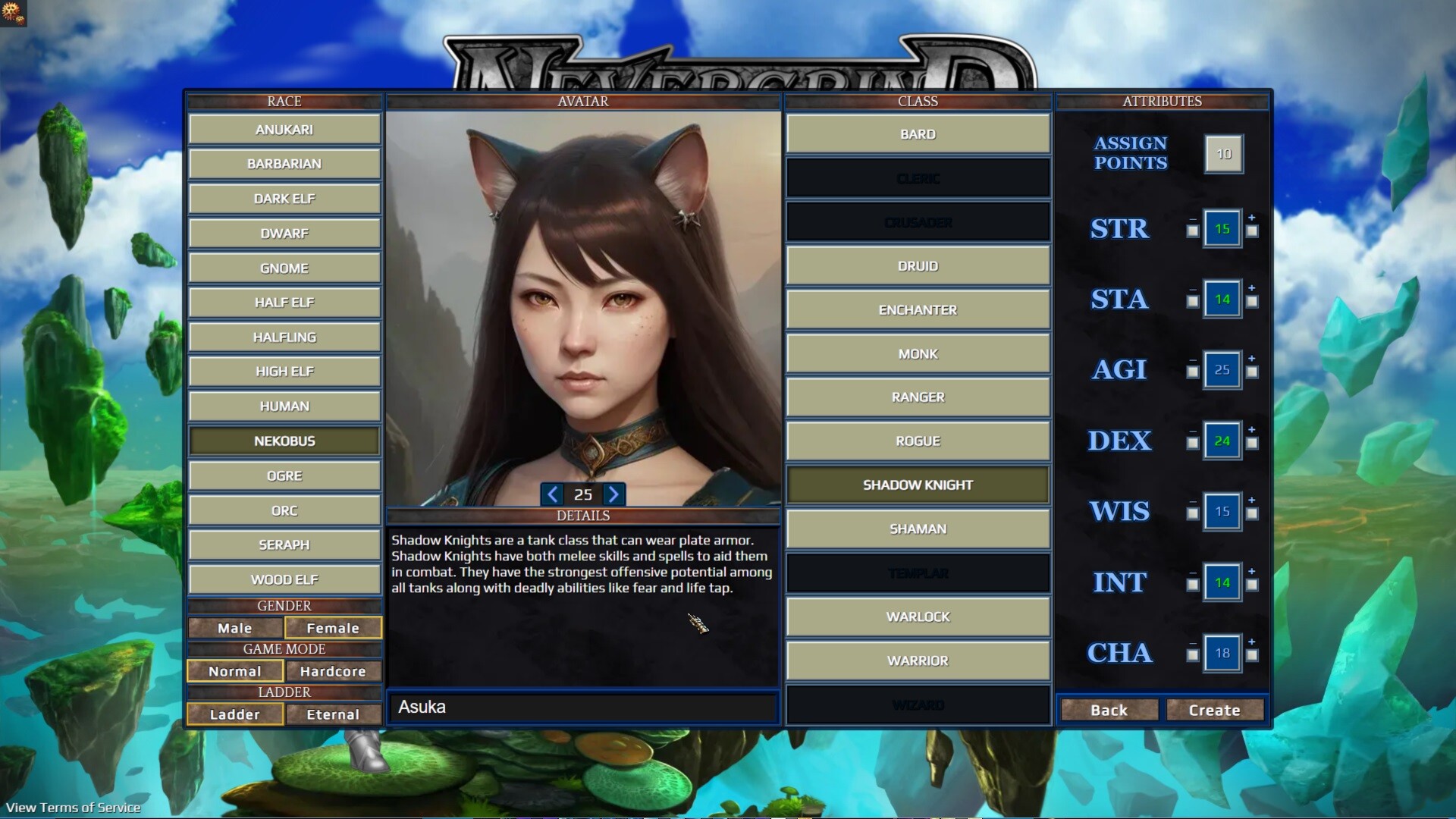Image resolution: width=1456 pixels, height=819 pixels.
Task: Select the Male gender option
Action: (x=234, y=628)
